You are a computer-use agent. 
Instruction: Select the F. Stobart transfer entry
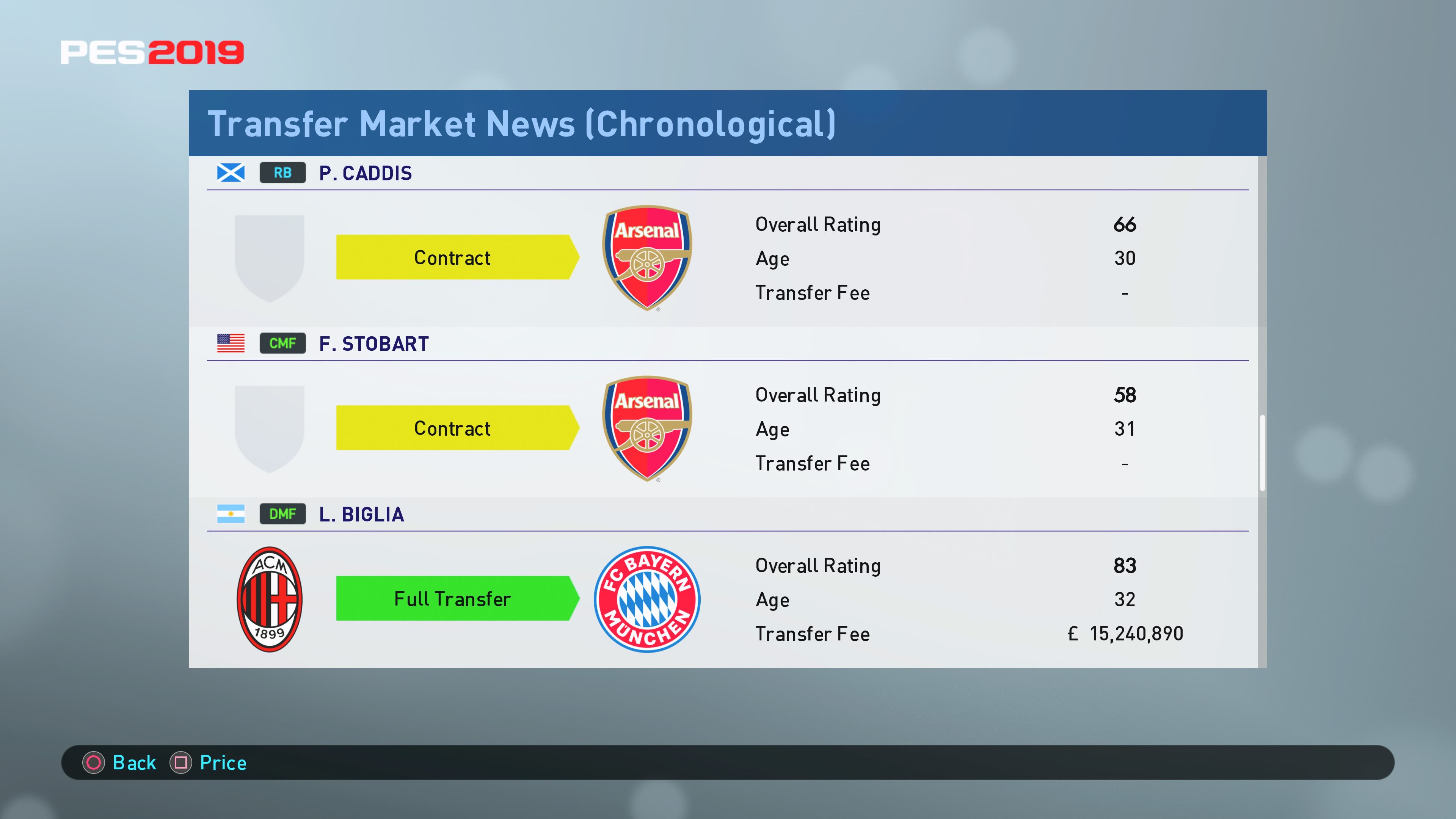pos(373,344)
